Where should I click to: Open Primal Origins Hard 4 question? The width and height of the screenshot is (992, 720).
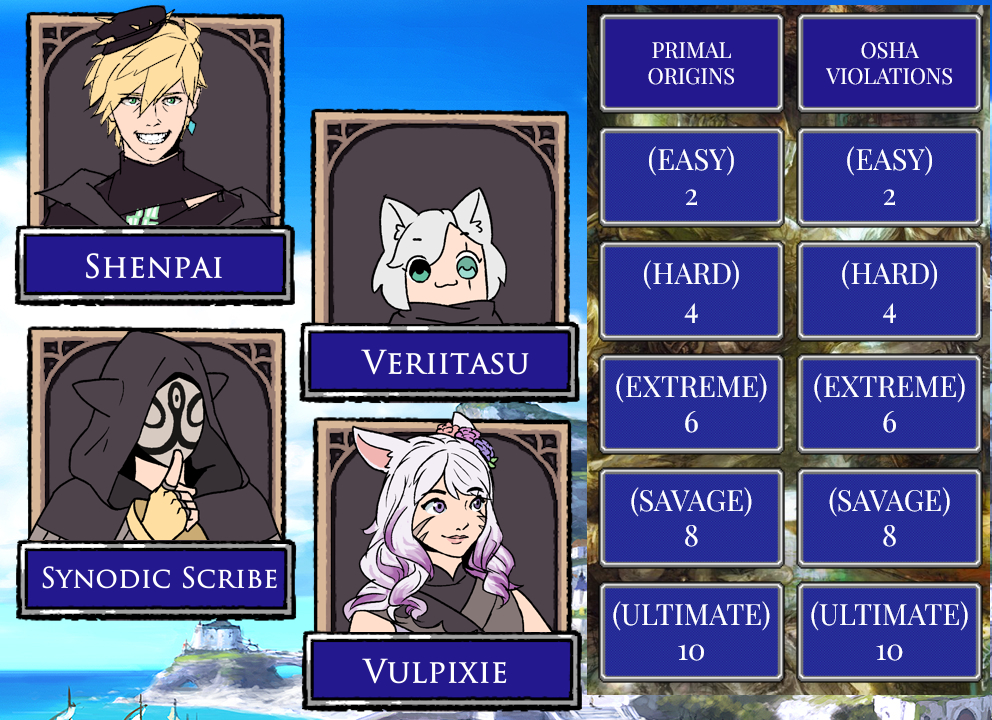pyautogui.click(x=691, y=292)
